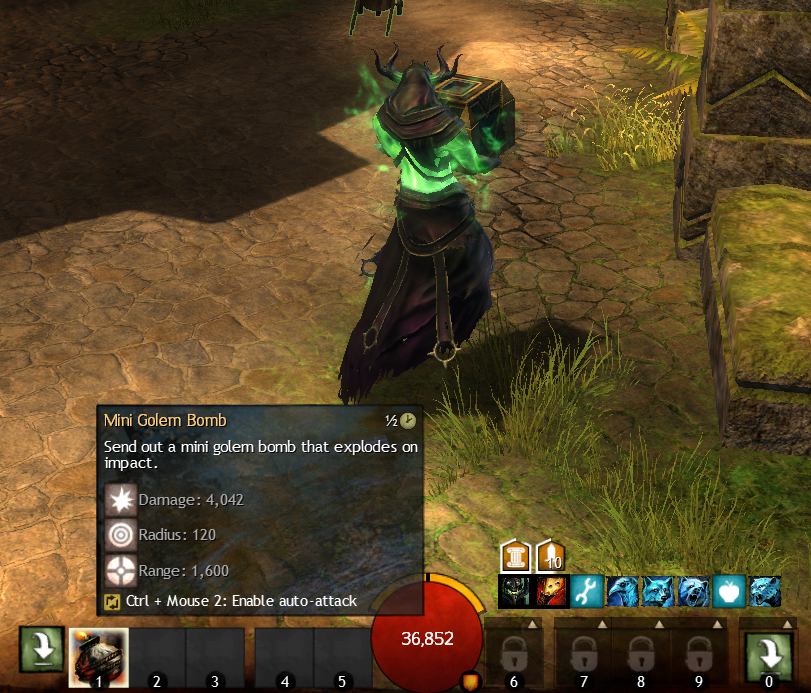Click the small shield icon under the health orb
Viewport: 811px width, 693px height.
pos(469,682)
